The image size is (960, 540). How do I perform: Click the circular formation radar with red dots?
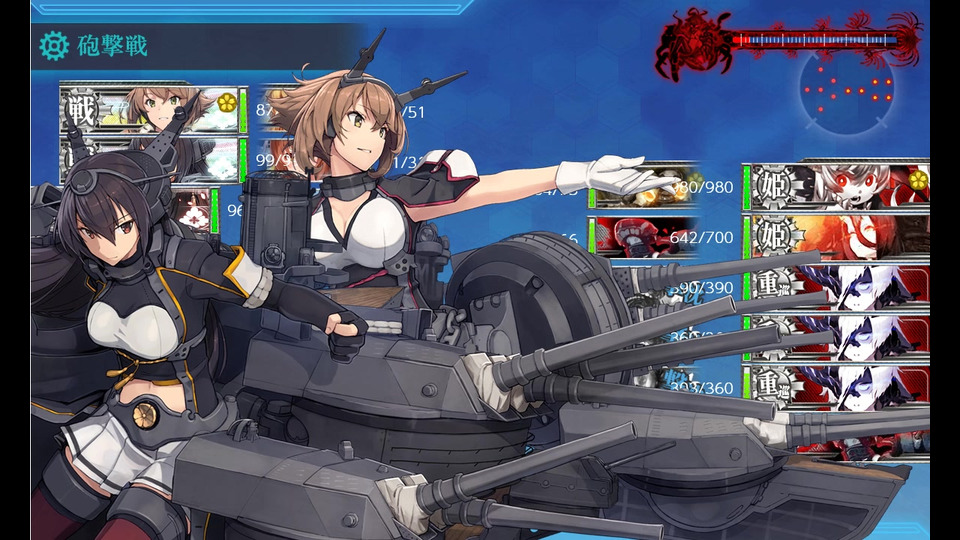848,88
